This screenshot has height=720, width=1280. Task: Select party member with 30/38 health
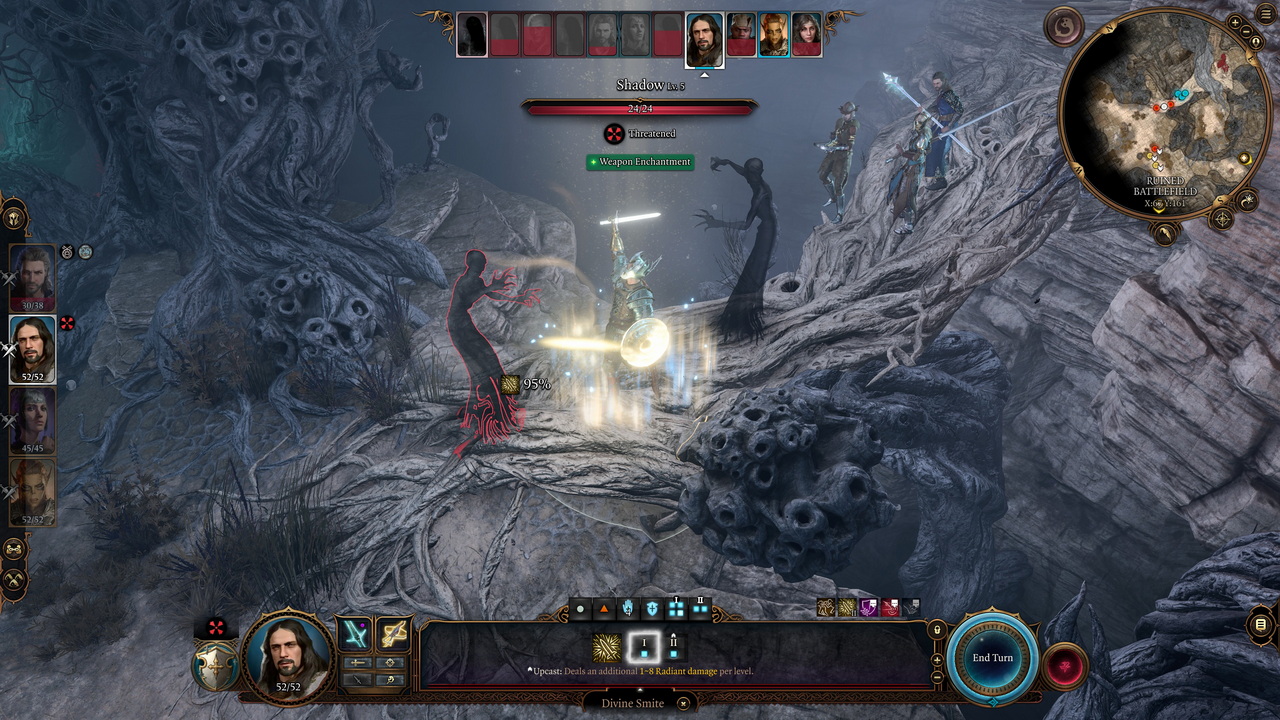click(33, 277)
